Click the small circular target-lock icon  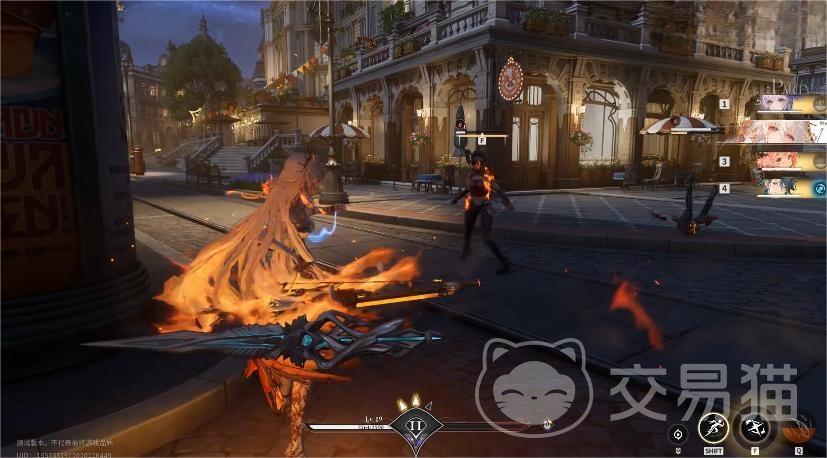(678, 434)
